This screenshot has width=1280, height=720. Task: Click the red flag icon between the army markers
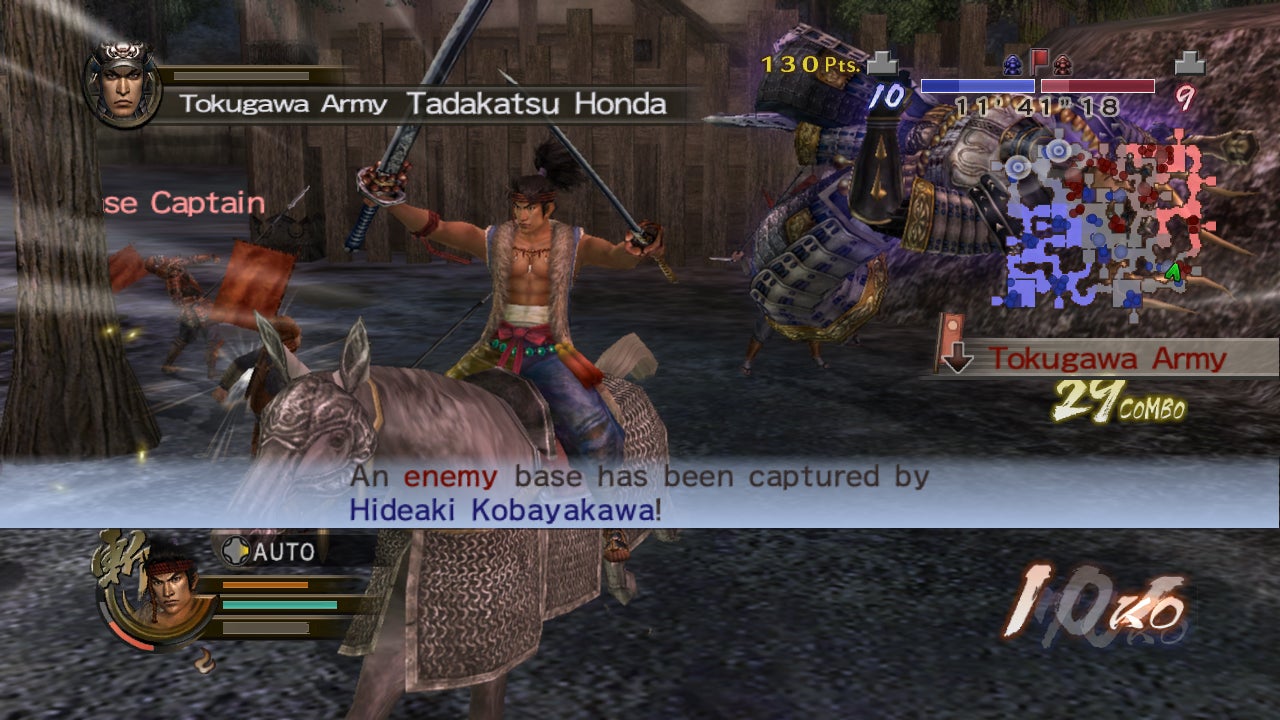1038,60
